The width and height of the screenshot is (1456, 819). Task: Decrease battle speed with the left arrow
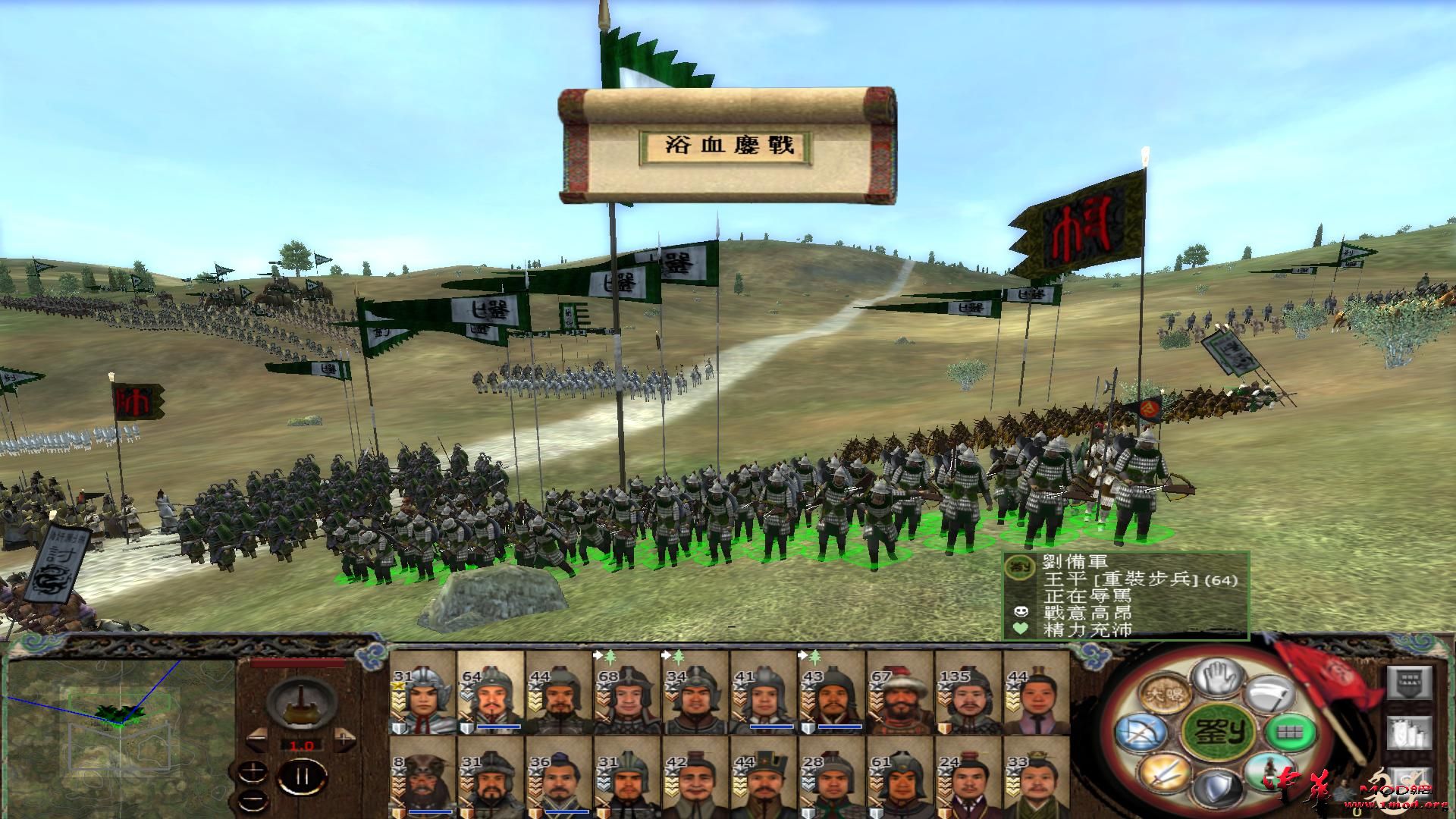coord(258,739)
